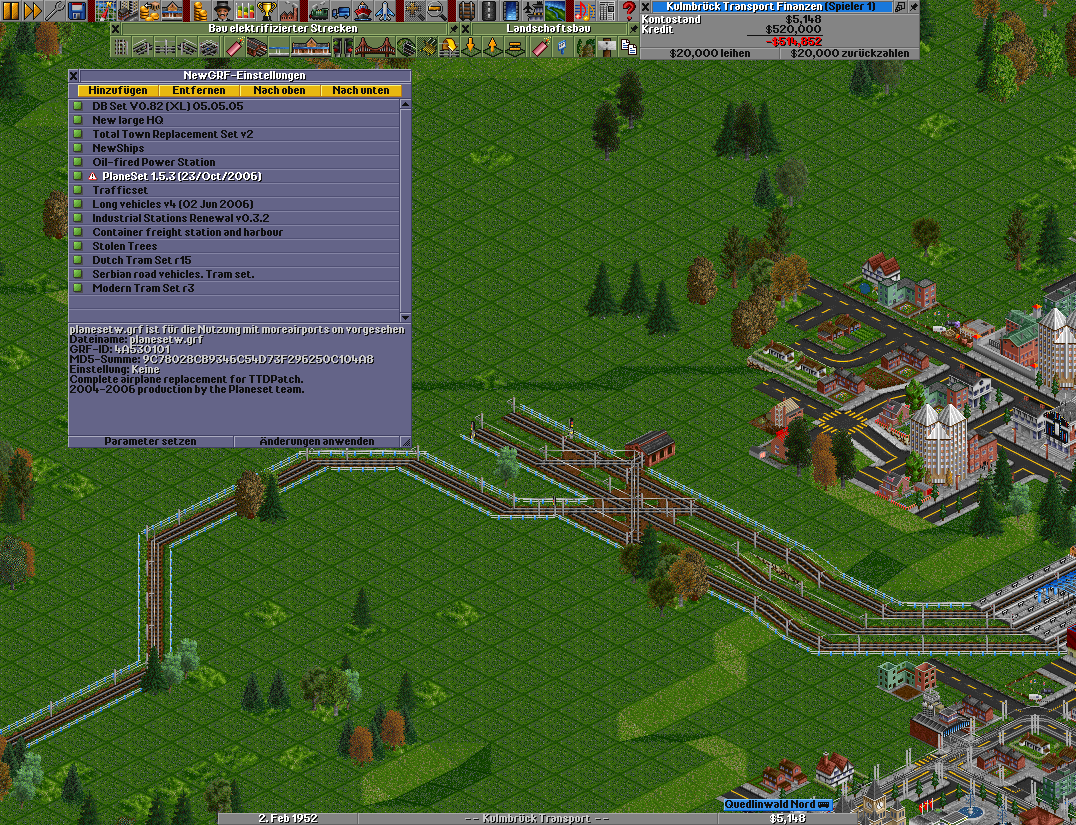Select the Trafficset row in the list
1076x825 pixels.
coord(120,190)
